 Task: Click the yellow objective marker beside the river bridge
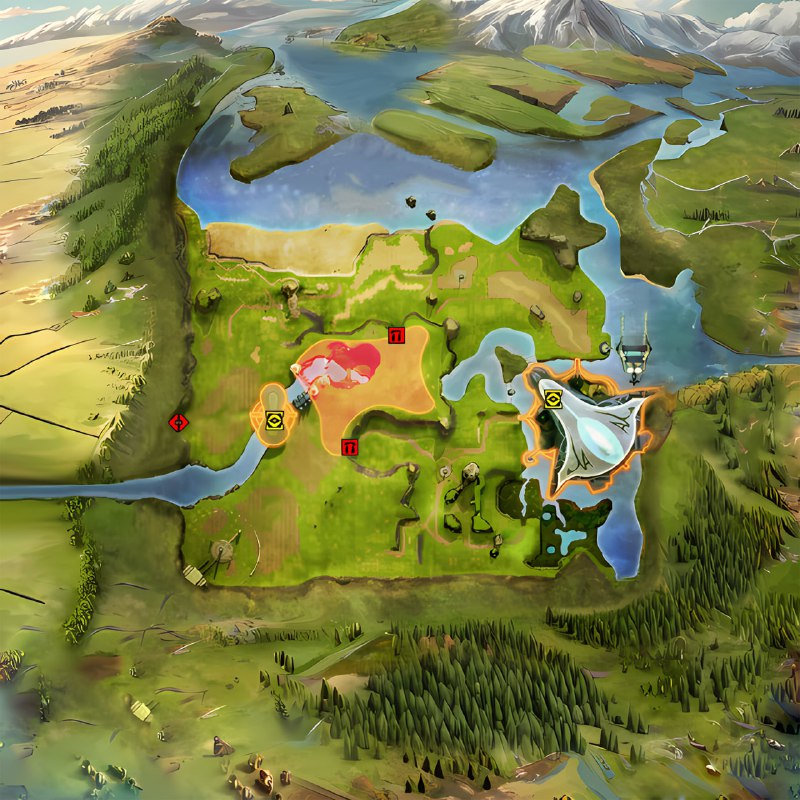point(274,422)
